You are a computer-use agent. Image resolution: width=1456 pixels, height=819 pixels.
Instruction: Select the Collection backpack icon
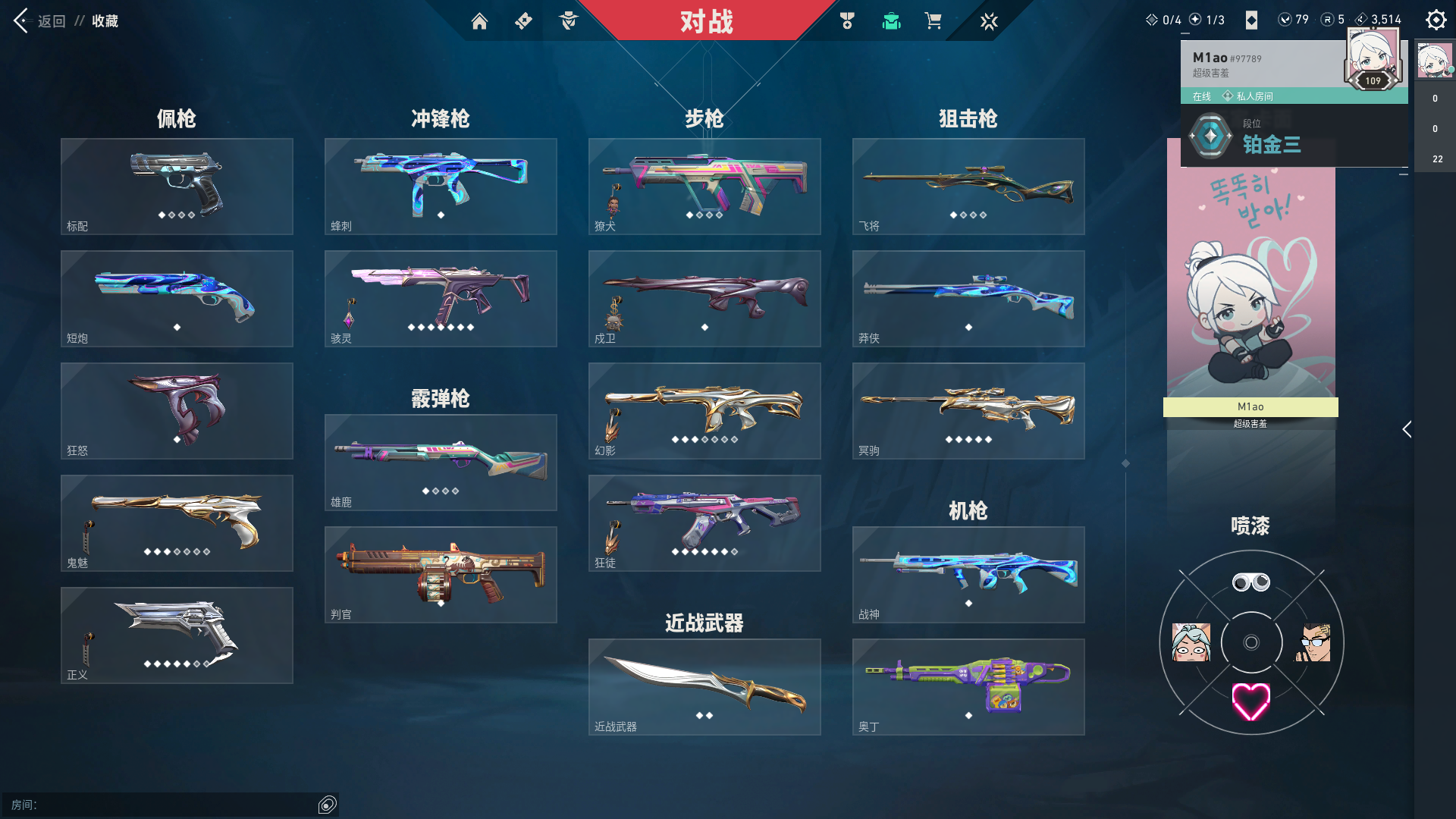(891, 21)
